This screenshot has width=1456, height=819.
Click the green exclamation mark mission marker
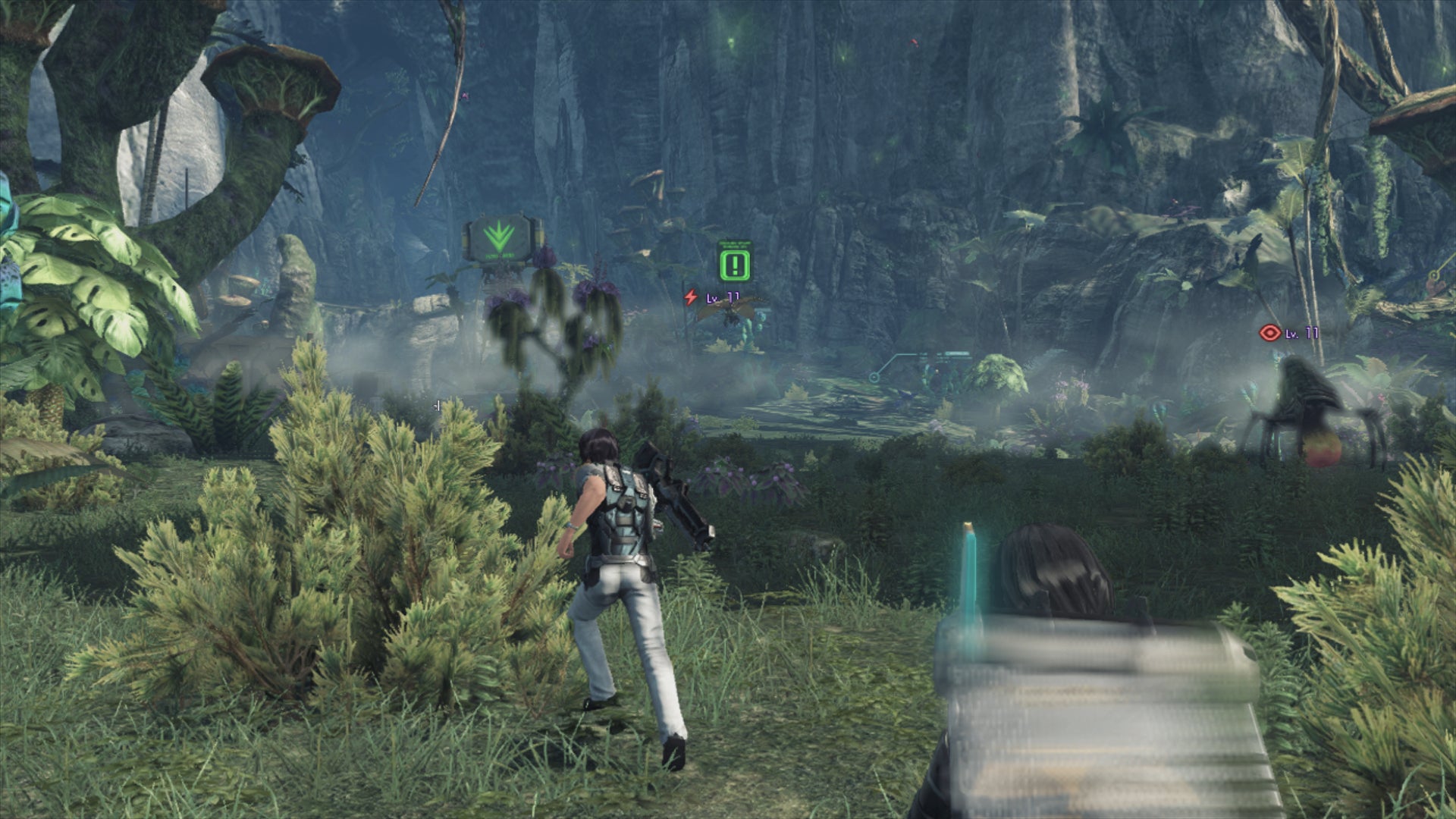pyautogui.click(x=735, y=265)
